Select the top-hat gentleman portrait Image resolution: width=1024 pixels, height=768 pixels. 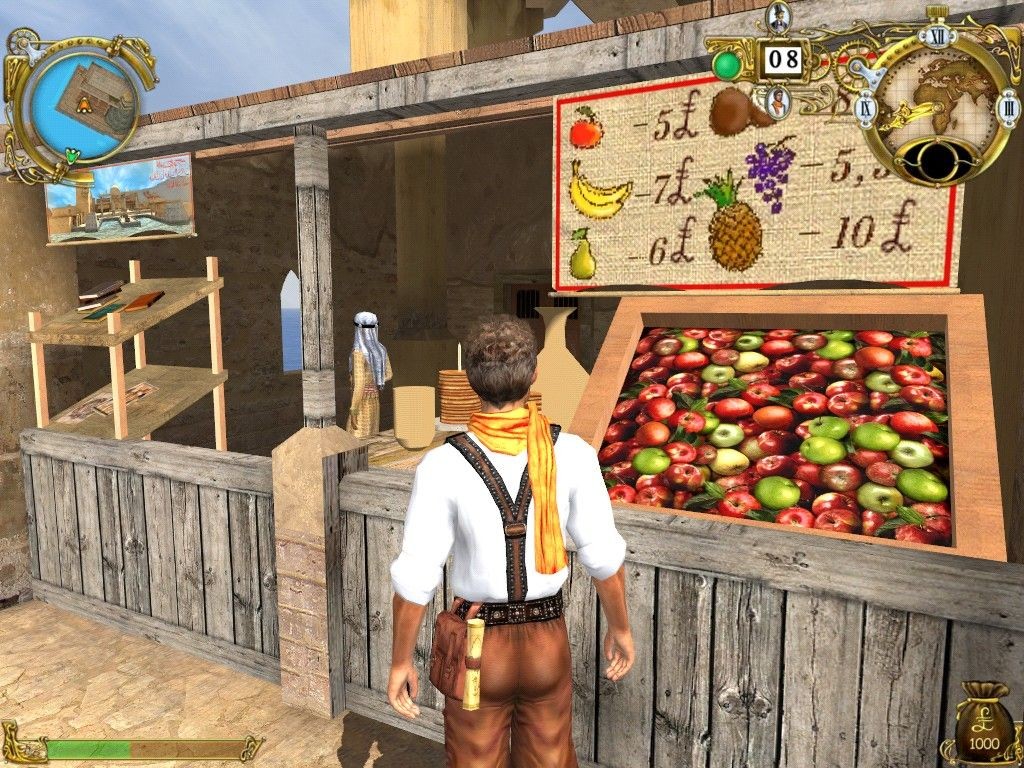[x=779, y=18]
